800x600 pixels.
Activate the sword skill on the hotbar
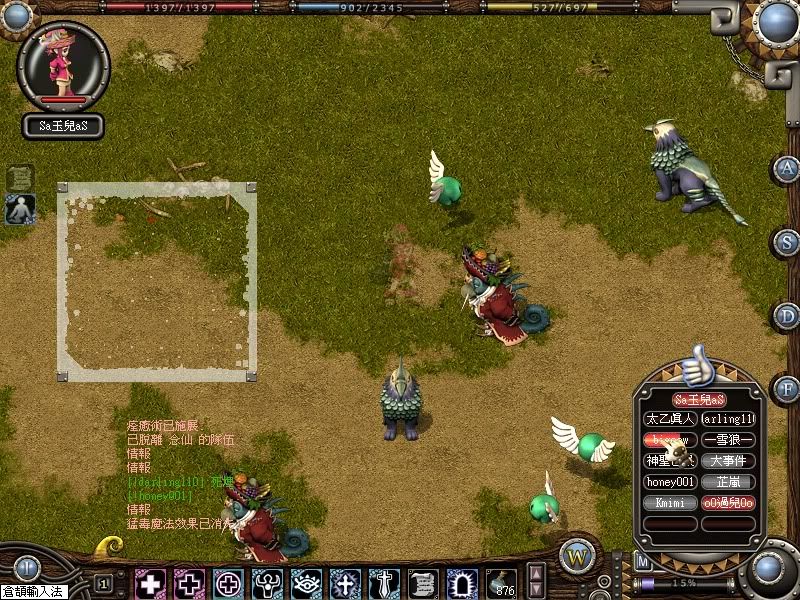click(x=384, y=582)
